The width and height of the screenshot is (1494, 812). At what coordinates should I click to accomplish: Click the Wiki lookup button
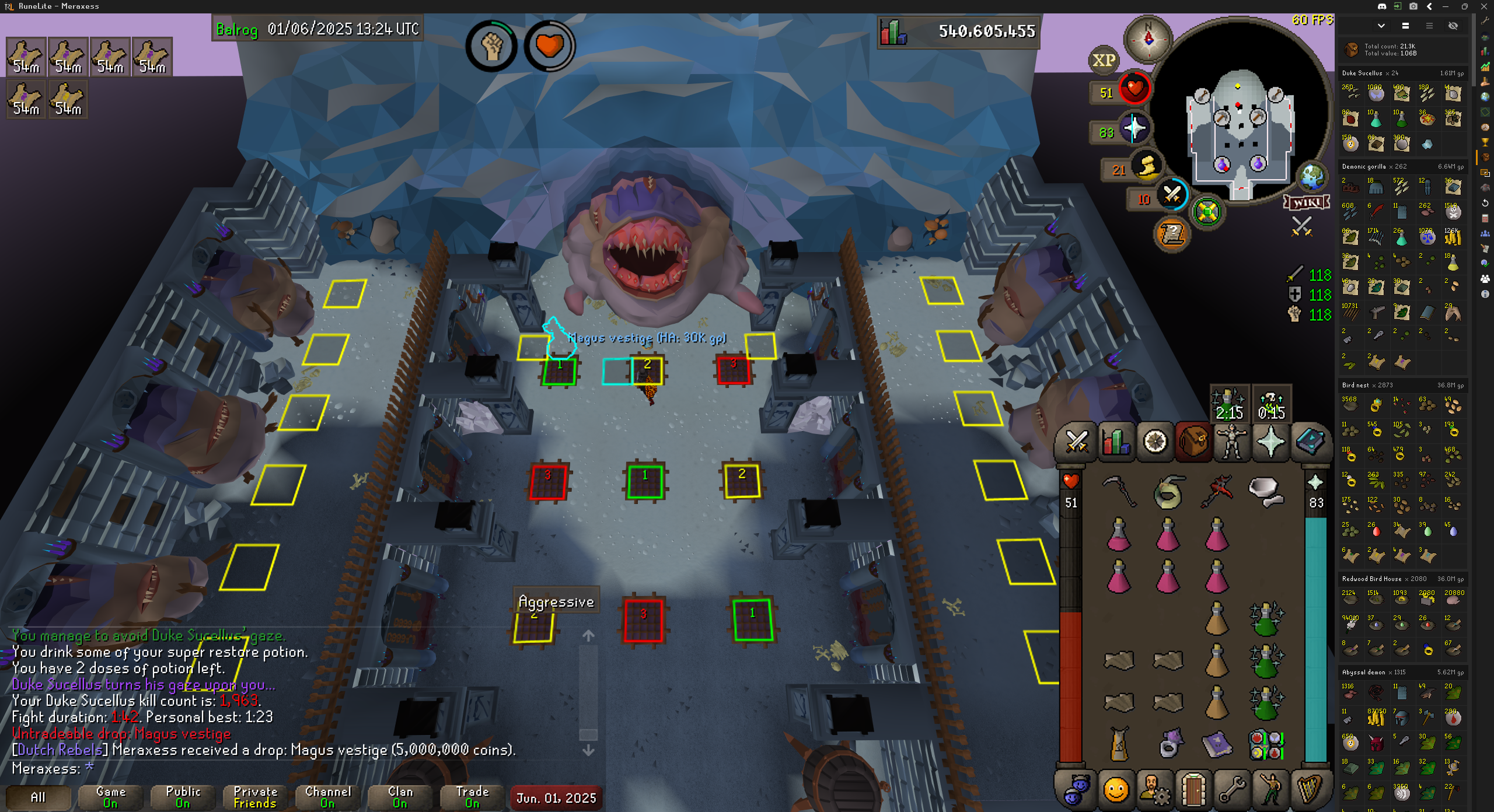pyautogui.click(x=1307, y=202)
